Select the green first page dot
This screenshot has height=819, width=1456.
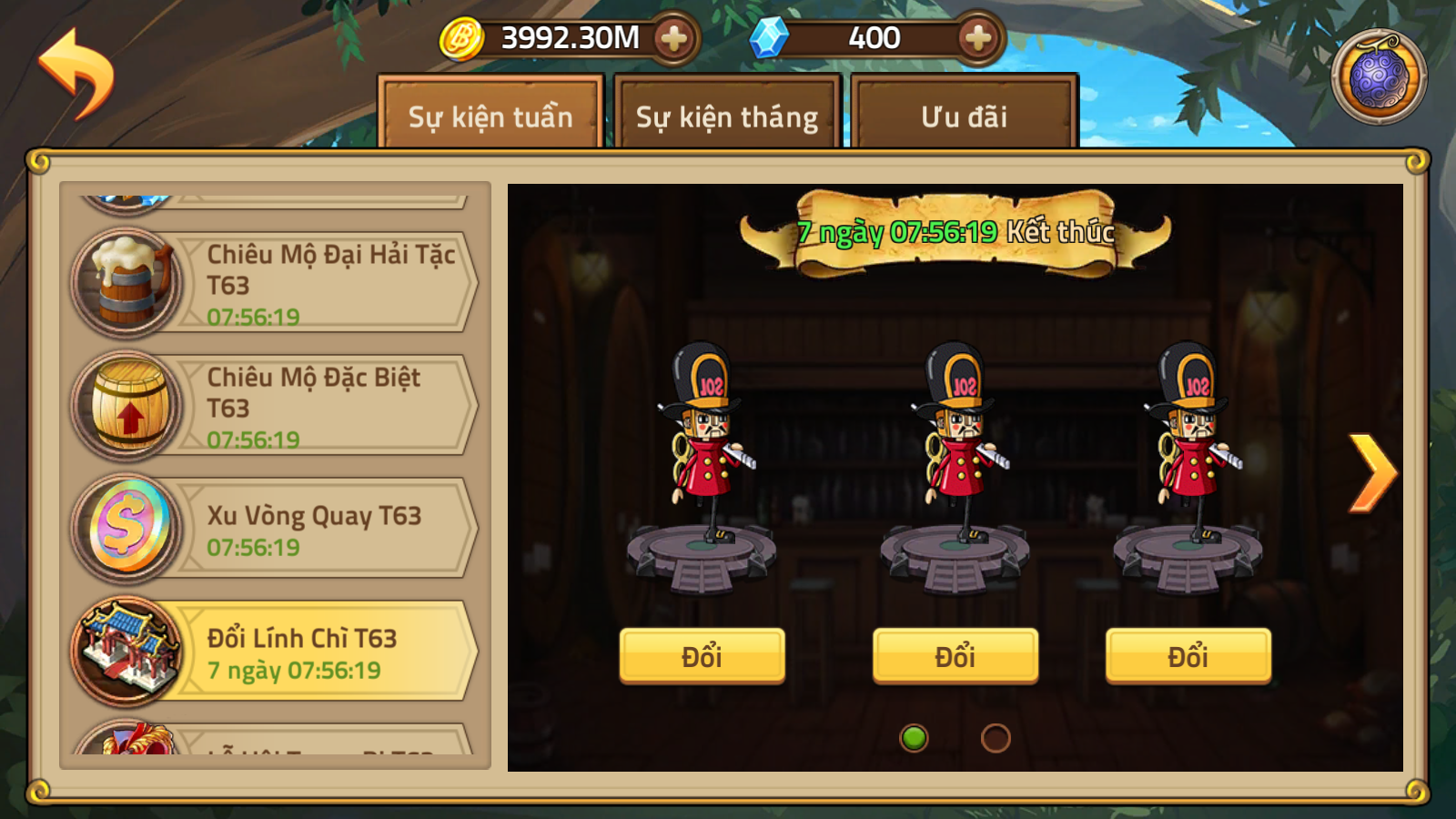(x=914, y=738)
